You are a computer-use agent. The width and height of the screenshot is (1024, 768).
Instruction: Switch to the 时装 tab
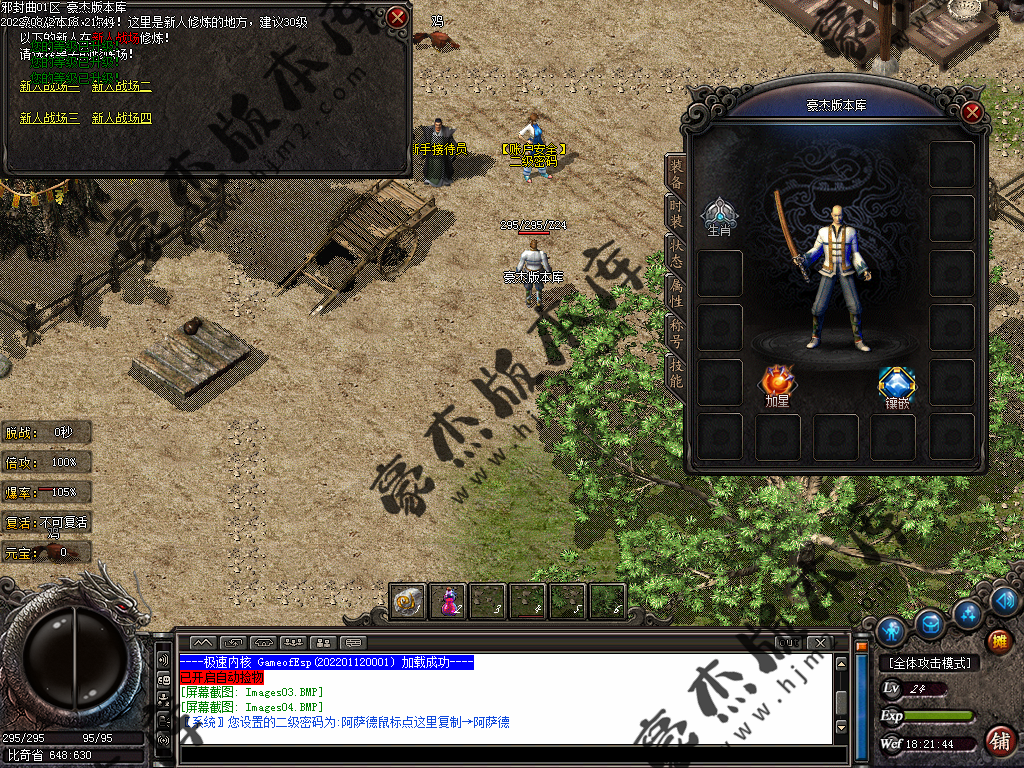pos(677,209)
